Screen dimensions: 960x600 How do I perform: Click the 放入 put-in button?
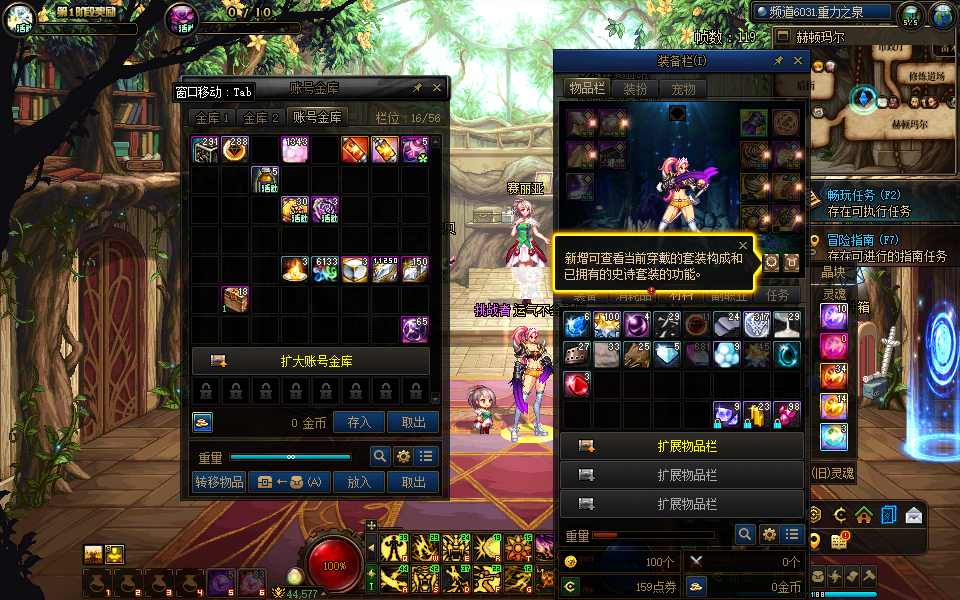[359, 482]
